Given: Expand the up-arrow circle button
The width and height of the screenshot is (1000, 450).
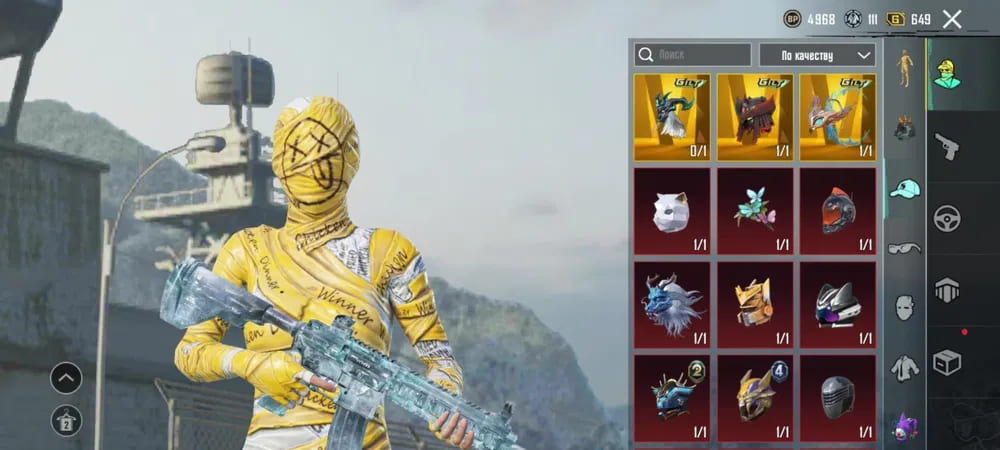Looking at the screenshot, I should 66,378.
